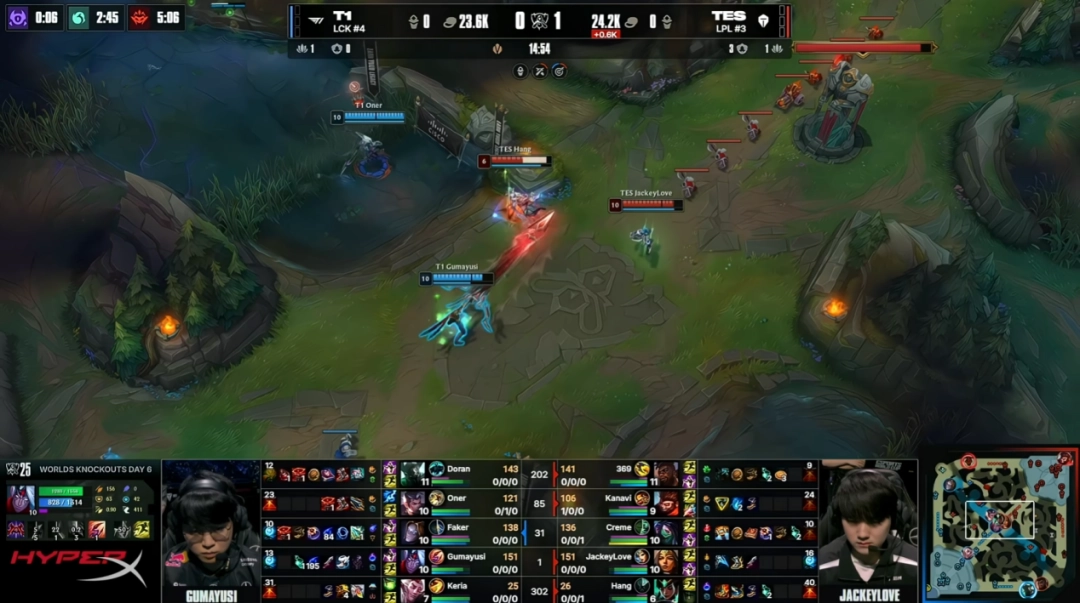The width and height of the screenshot is (1080, 603).
Task: Activate the yellow Flash summoner spell icon
Action: point(141,529)
